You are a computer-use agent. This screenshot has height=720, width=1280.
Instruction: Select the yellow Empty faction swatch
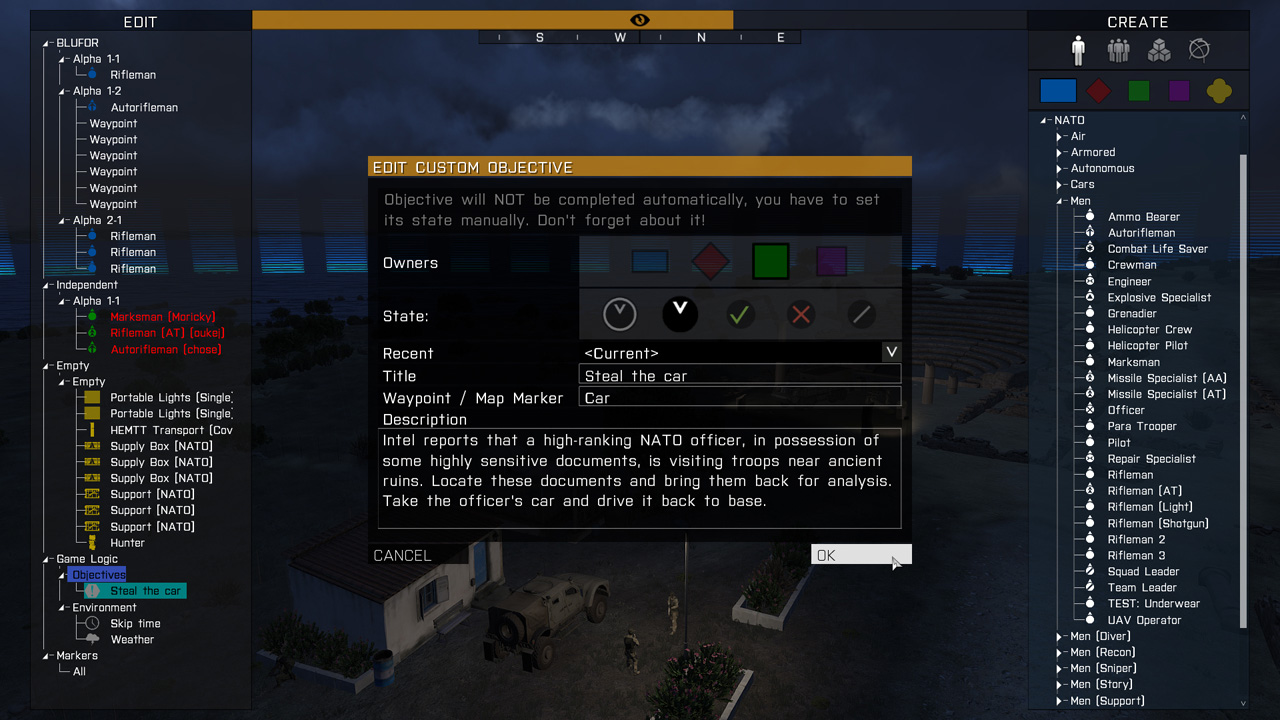coord(1219,90)
